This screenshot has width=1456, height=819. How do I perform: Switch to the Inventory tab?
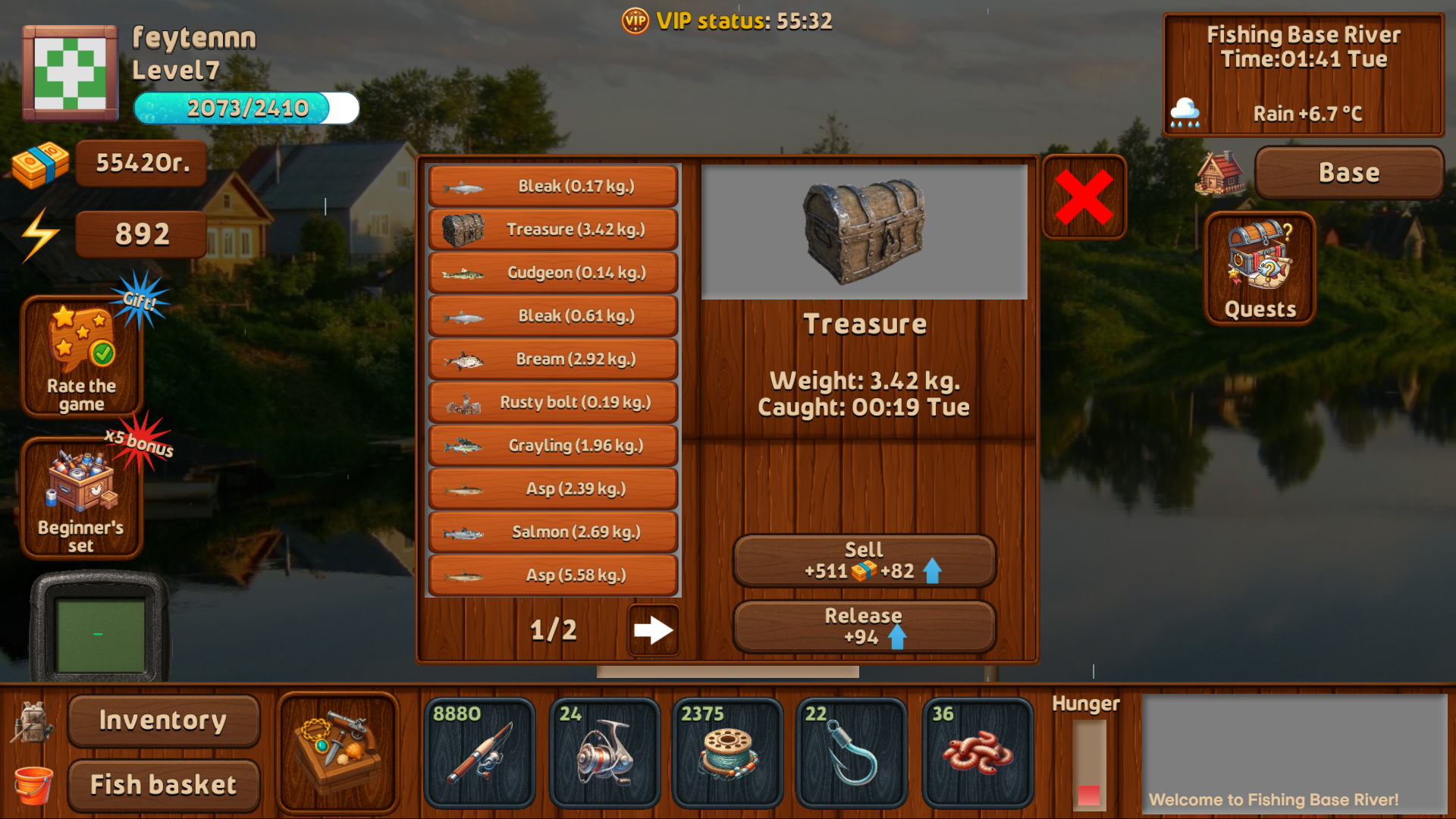pyautogui.click(x=162, y=721)
